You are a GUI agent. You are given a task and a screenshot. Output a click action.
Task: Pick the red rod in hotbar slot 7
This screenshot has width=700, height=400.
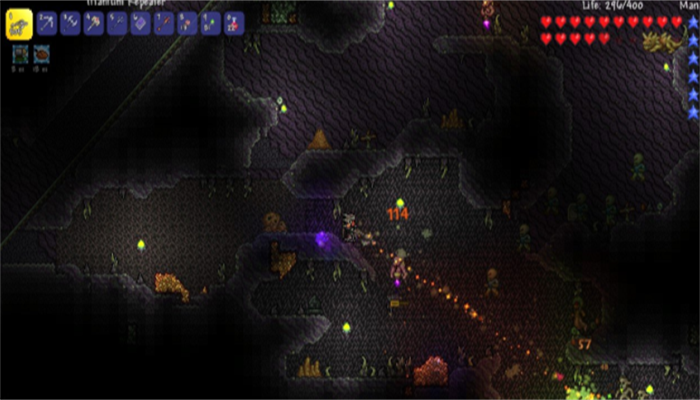point(164,22)
